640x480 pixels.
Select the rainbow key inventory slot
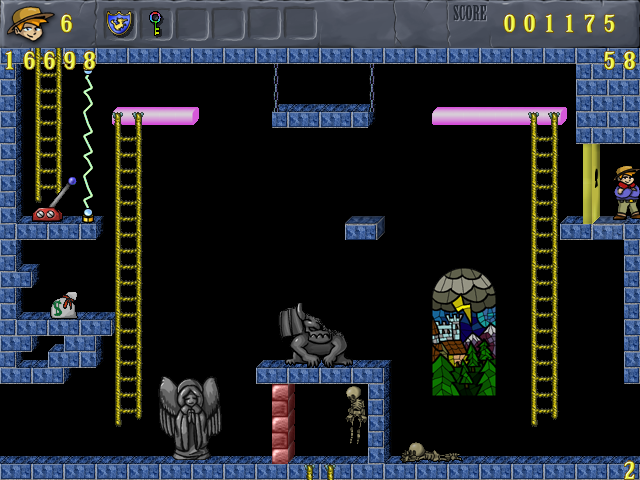click(x=155, y=23)
